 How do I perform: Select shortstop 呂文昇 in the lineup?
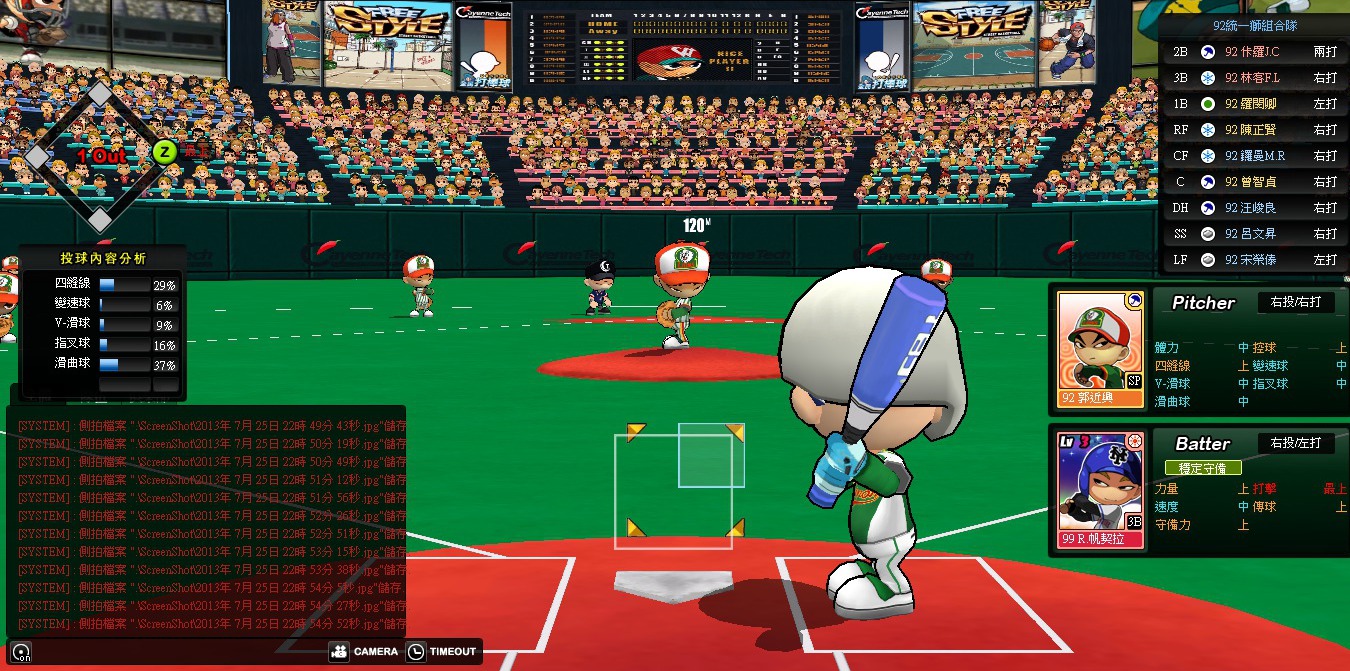point(1256,234)
